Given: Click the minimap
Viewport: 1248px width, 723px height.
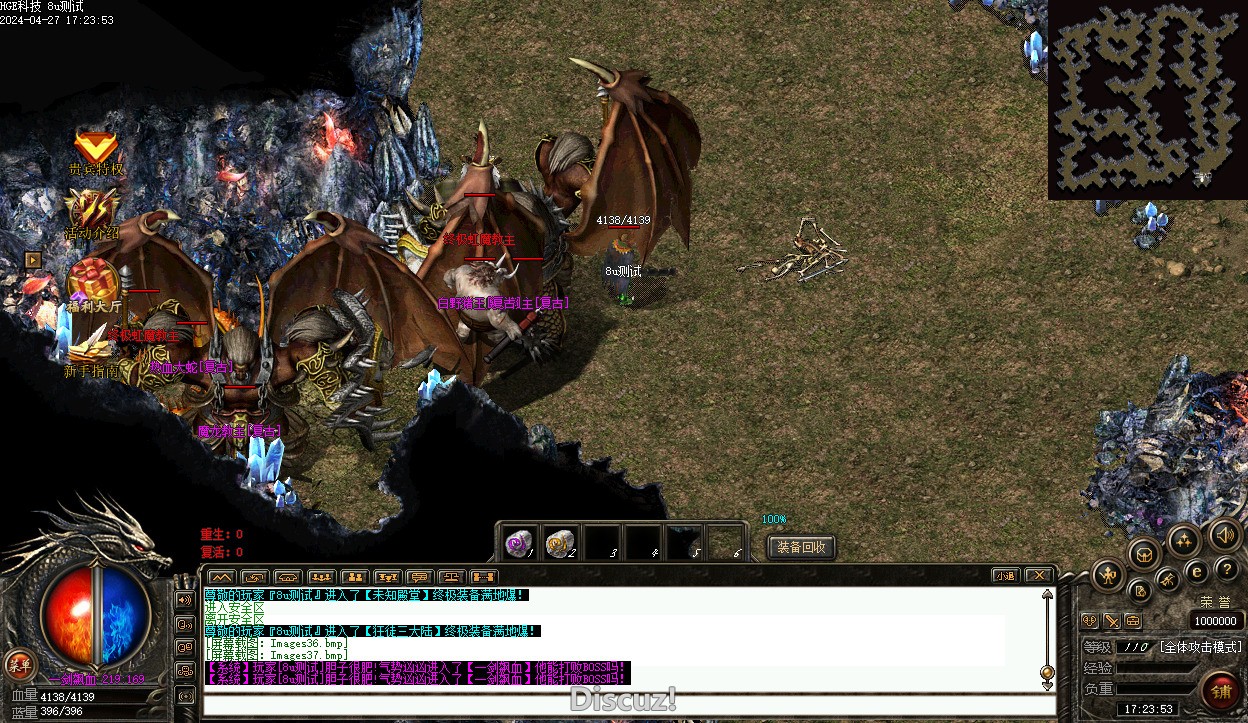Looking at the screenshot, I should (1147, 98).
